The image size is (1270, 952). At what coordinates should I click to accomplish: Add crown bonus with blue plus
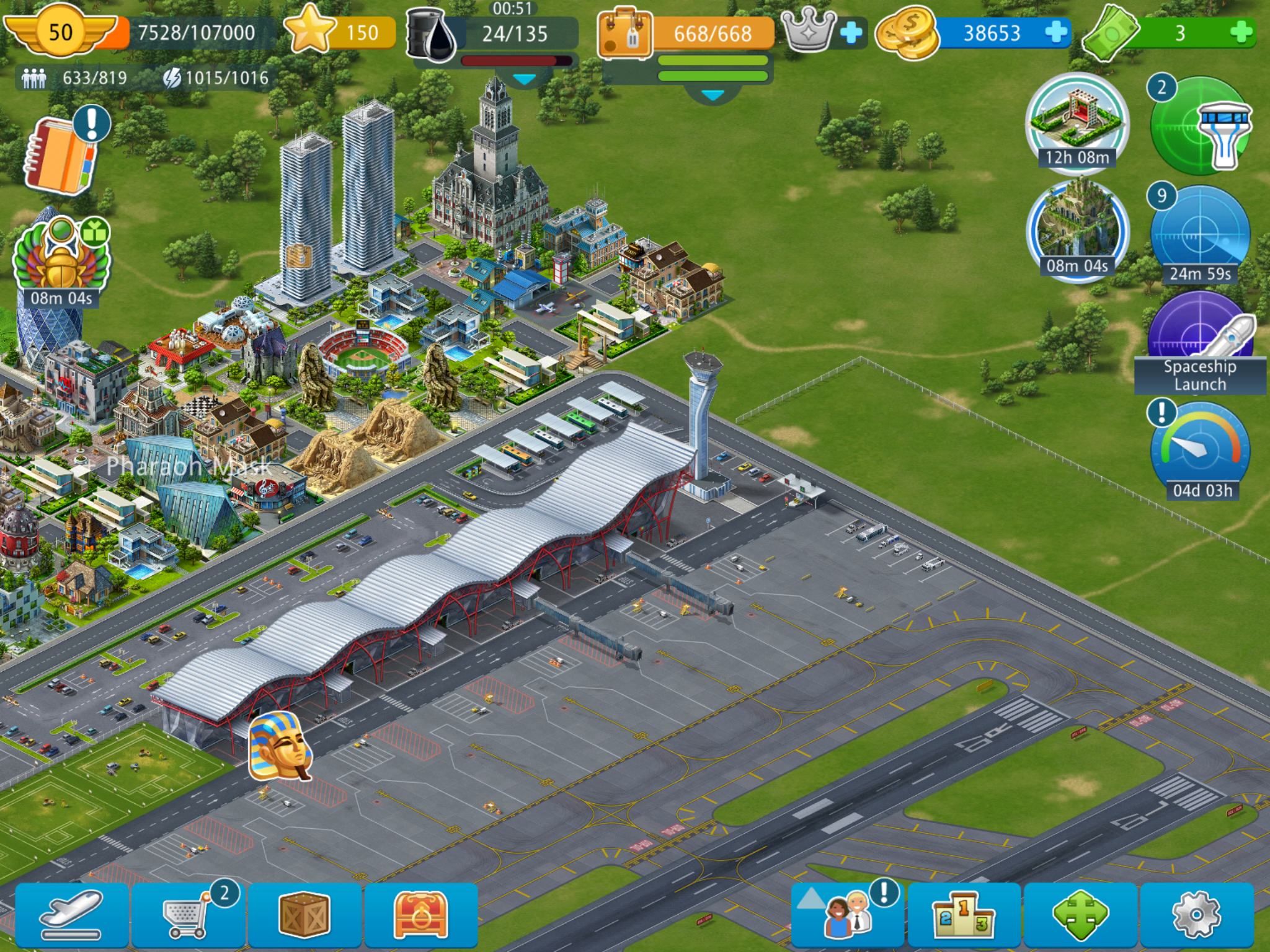point(851,33)
